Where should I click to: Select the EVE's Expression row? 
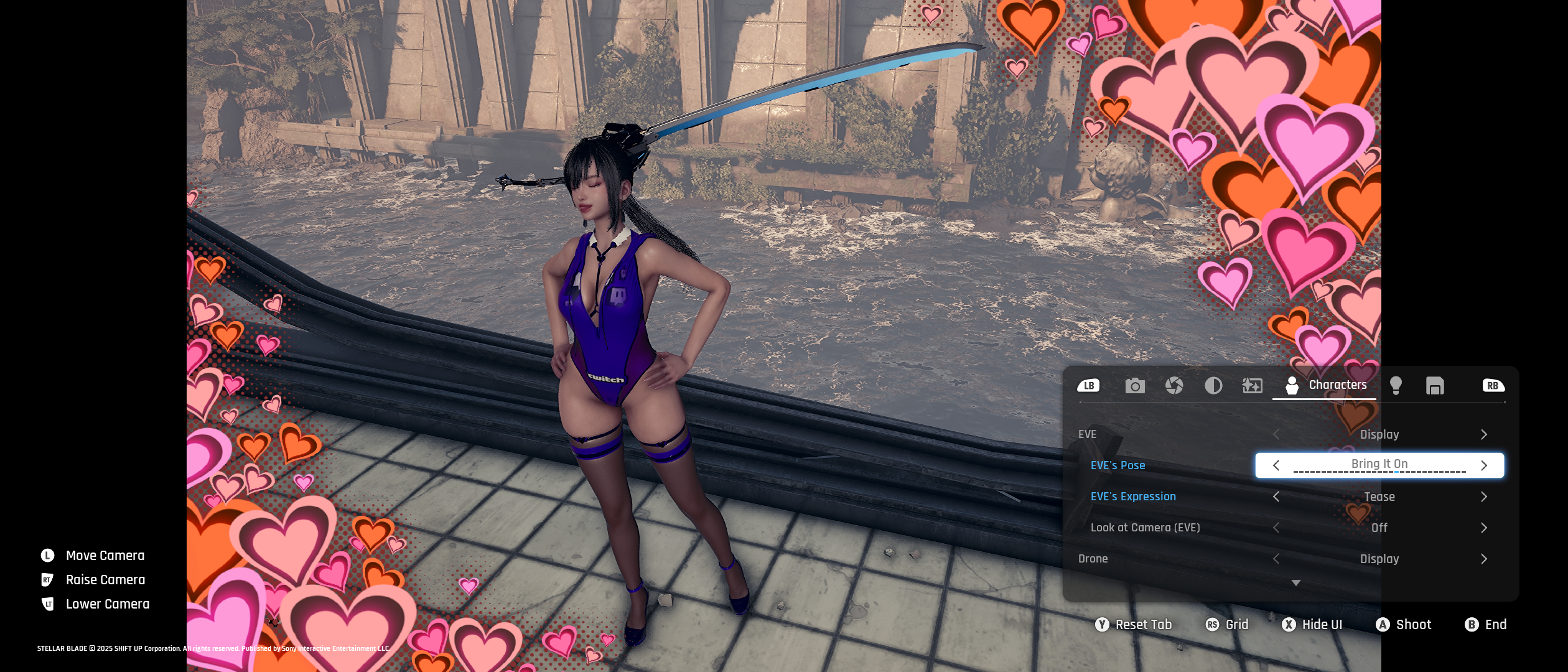pyautogui.click(x=1133, y=497)
